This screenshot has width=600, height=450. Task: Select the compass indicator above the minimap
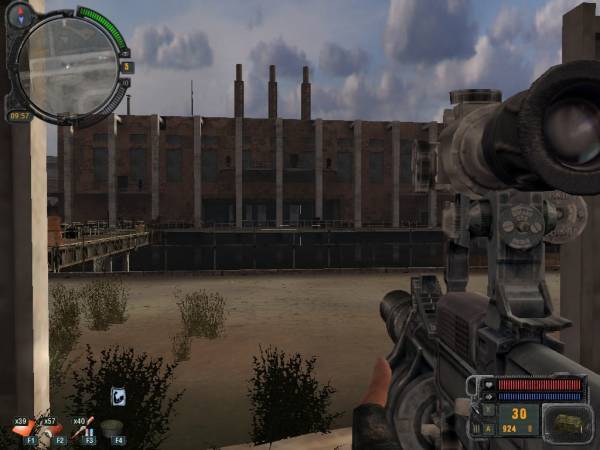click(x=20, y=14)
